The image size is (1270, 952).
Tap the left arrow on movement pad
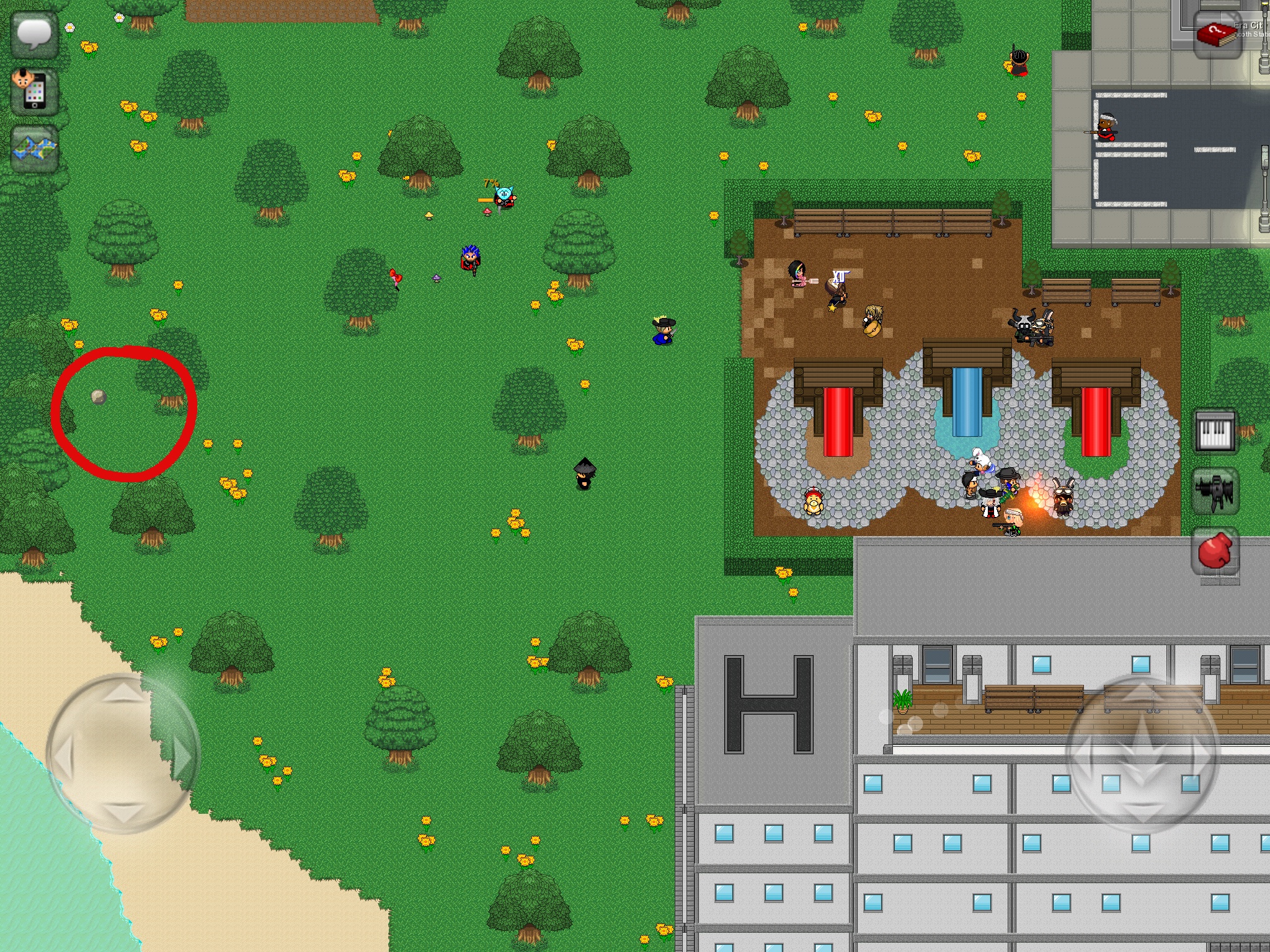coord(63,756)
